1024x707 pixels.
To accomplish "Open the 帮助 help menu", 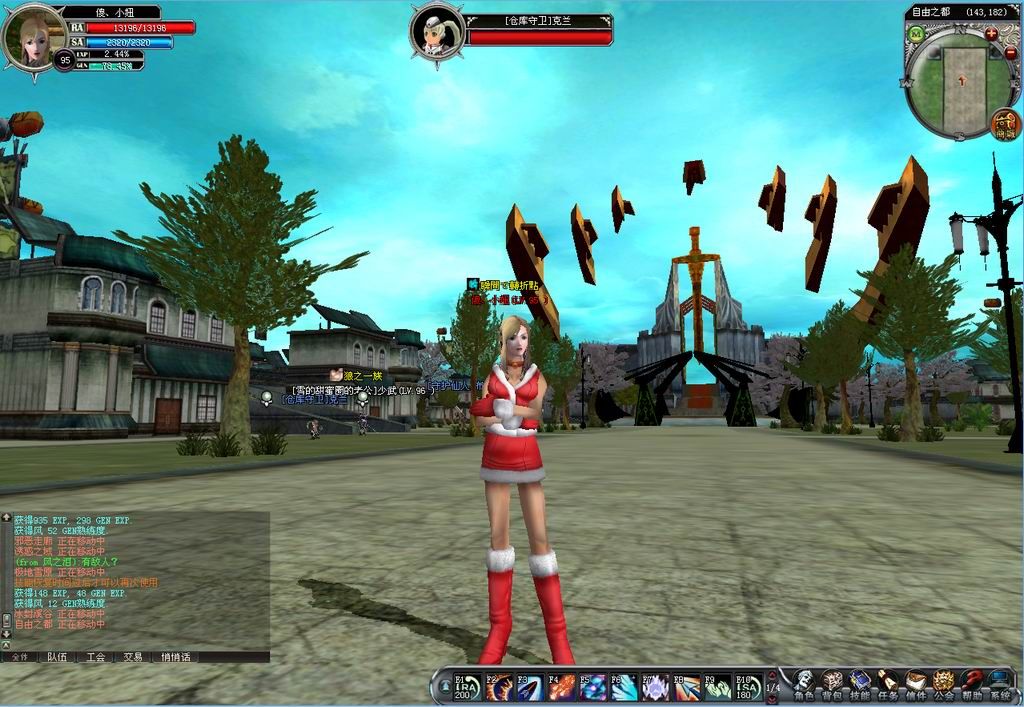I will 972,684.
